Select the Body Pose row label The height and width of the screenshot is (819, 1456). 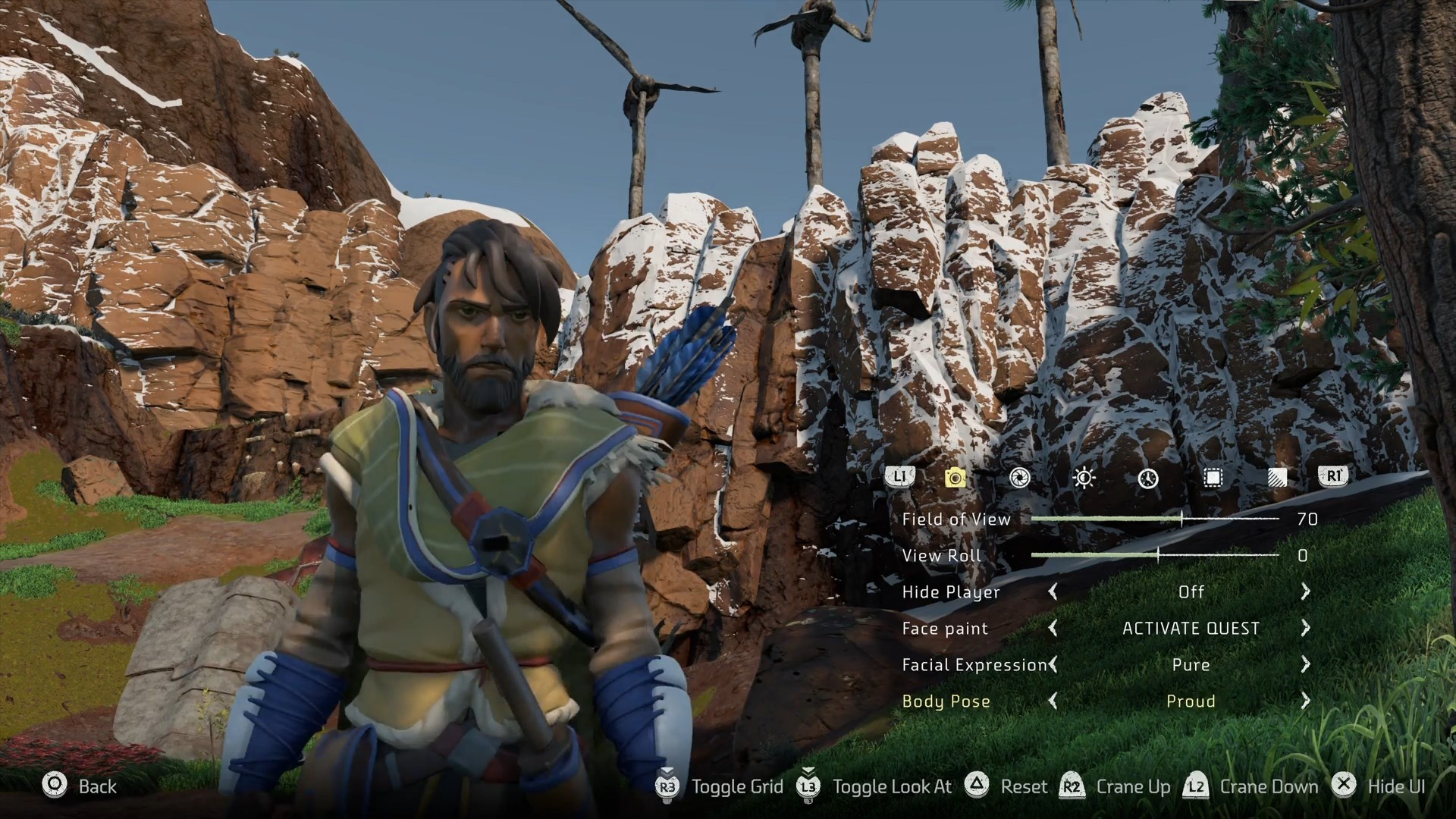coord(946,701)
